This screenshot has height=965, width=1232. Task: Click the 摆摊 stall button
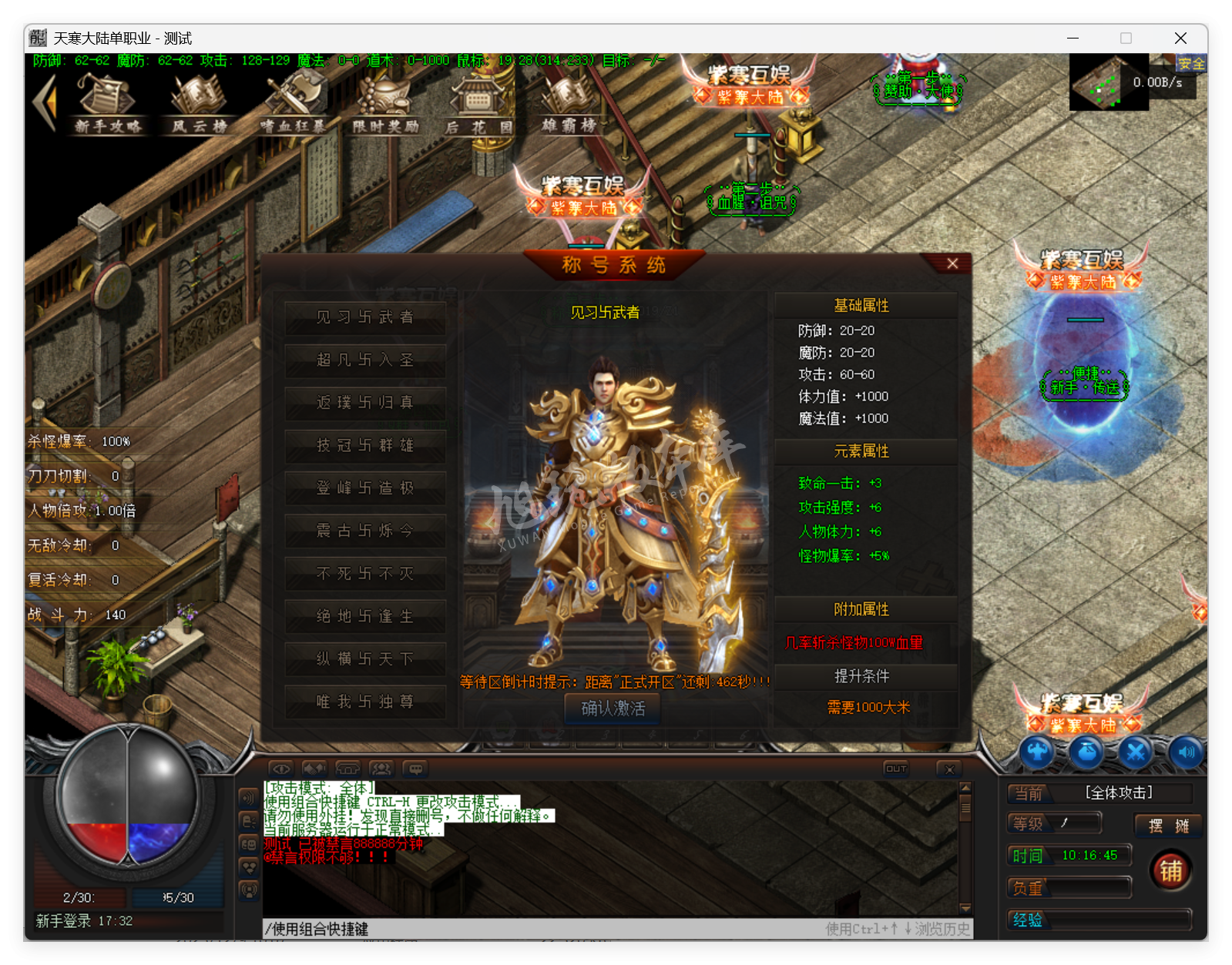(1169, 826)
